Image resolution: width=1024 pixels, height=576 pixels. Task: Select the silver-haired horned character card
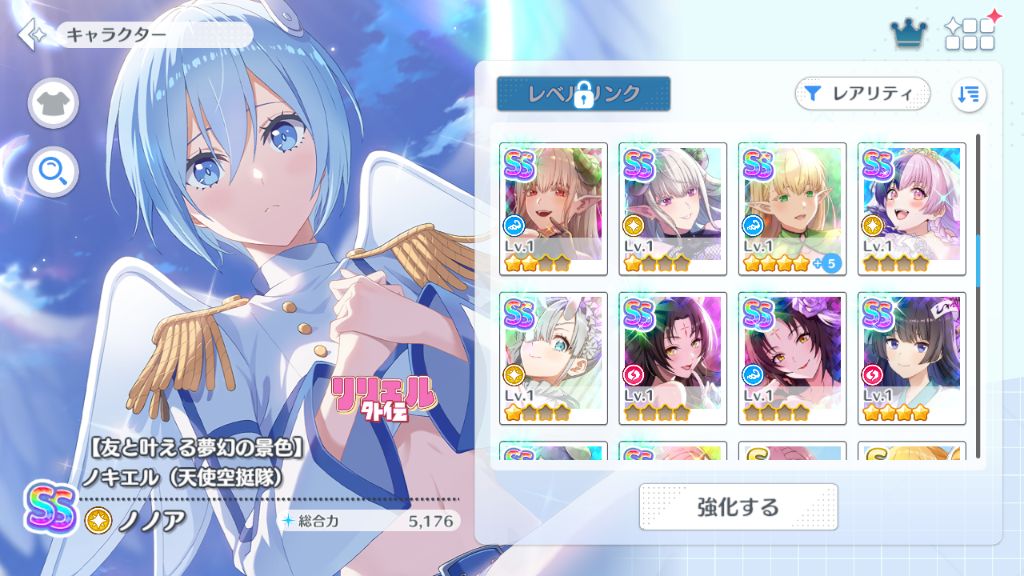click(x=673, y=209)
